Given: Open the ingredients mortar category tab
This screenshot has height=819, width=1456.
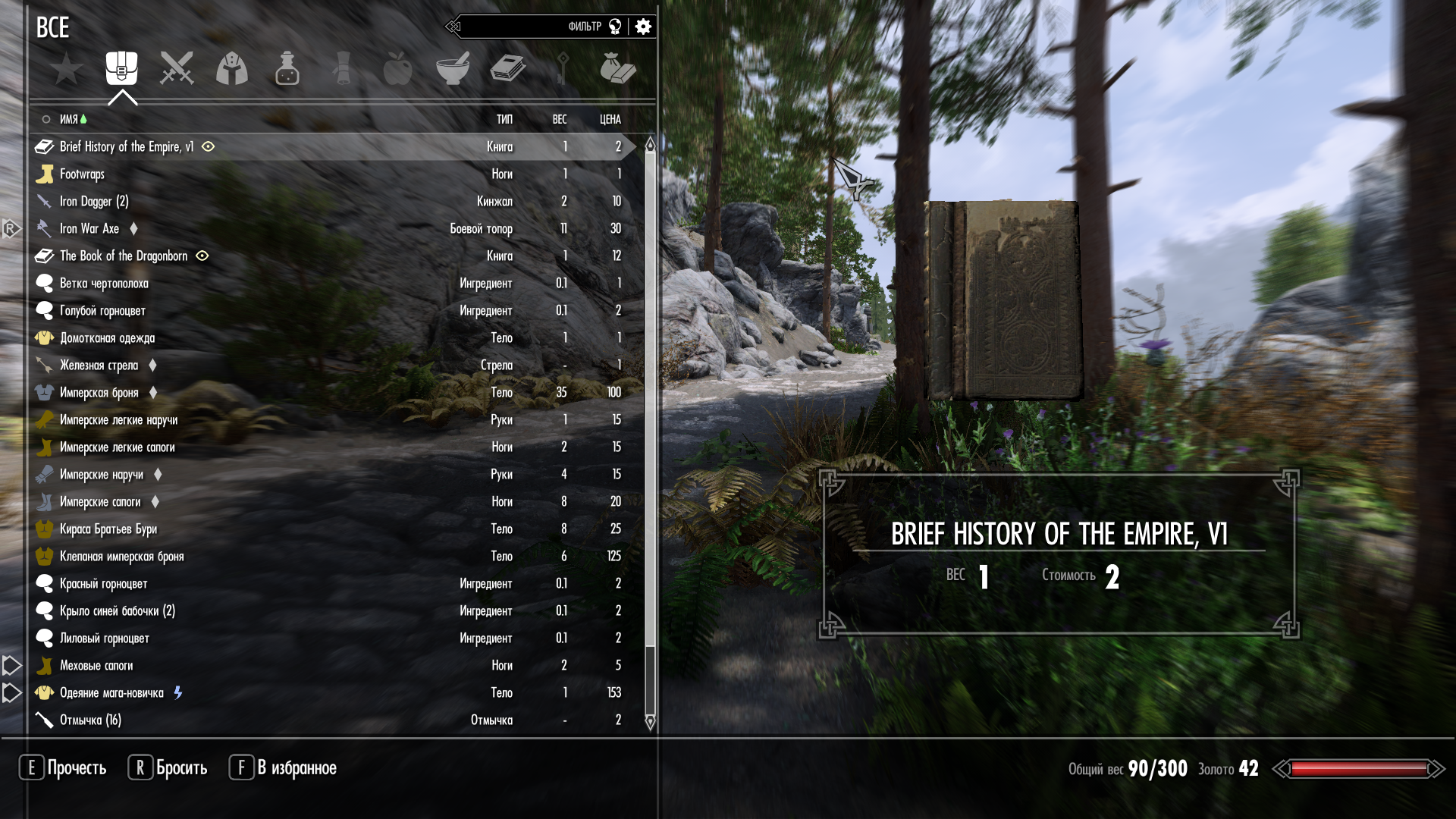Looking at the screenshot, I should tap(453, 69).
